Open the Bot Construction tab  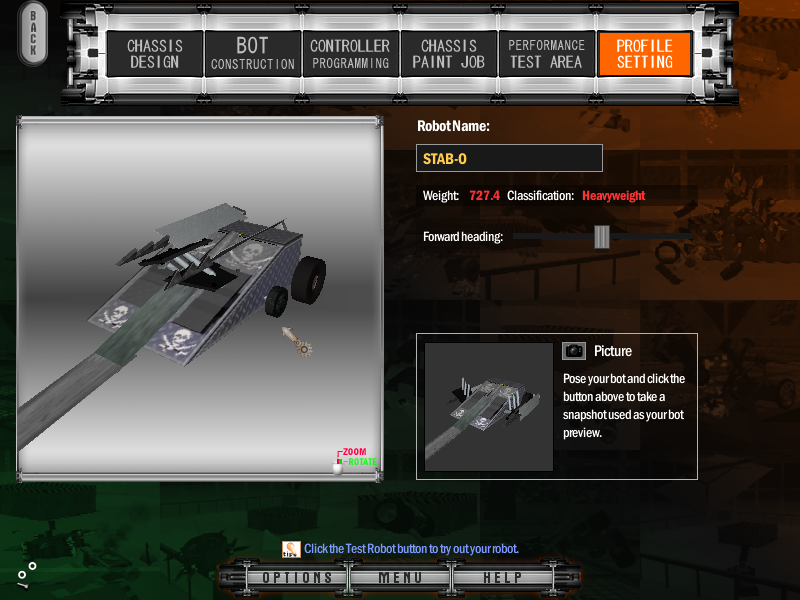coord(252,54)
